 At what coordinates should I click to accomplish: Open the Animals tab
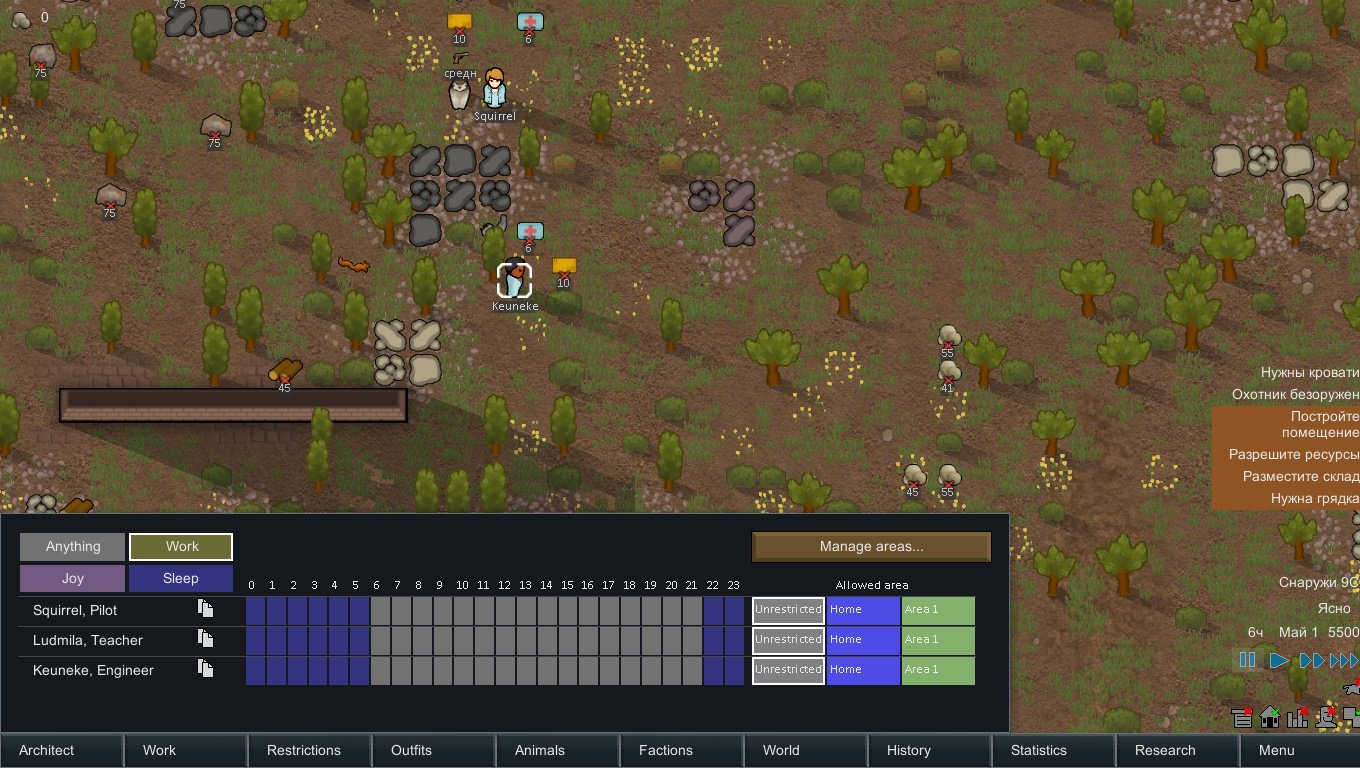(539, 750)
